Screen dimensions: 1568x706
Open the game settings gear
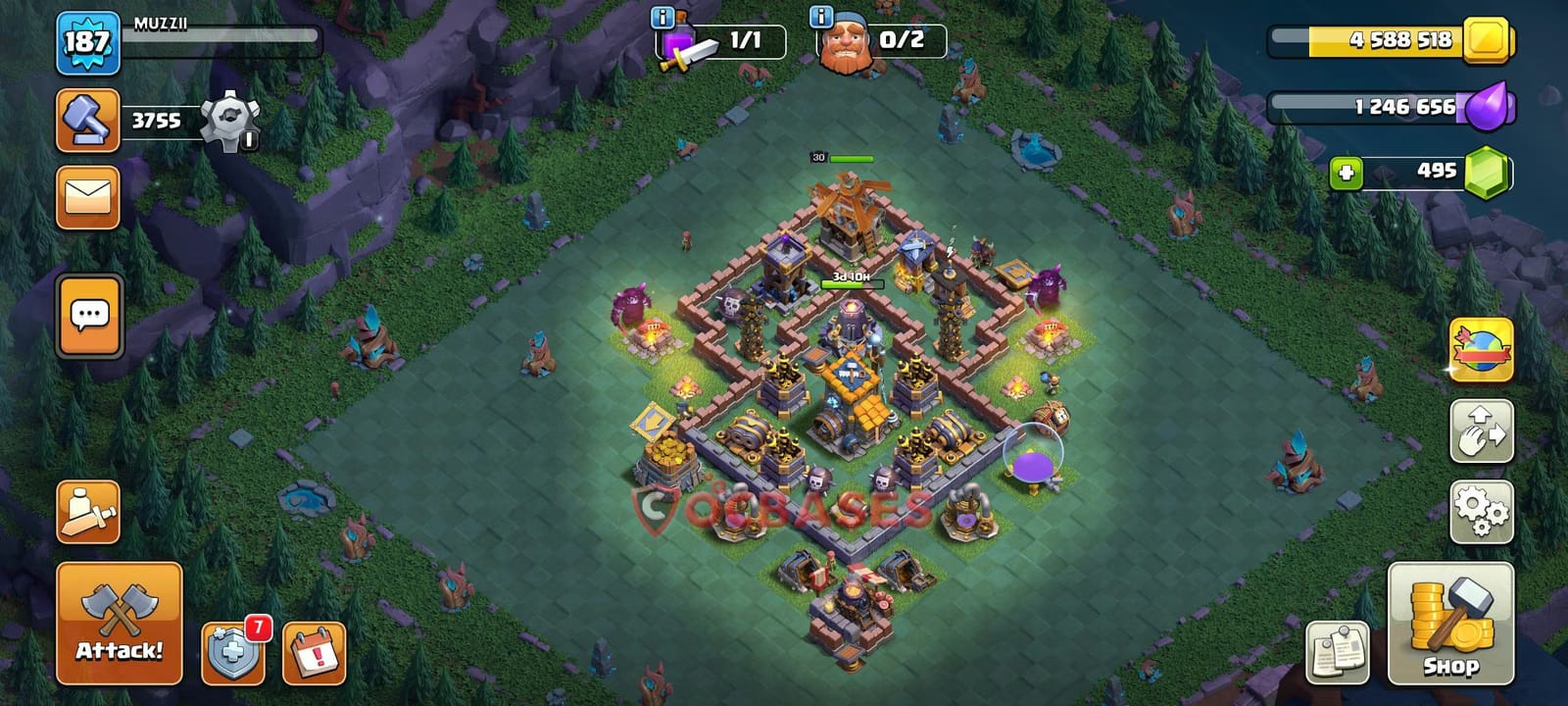click(x=1483, y=509)
